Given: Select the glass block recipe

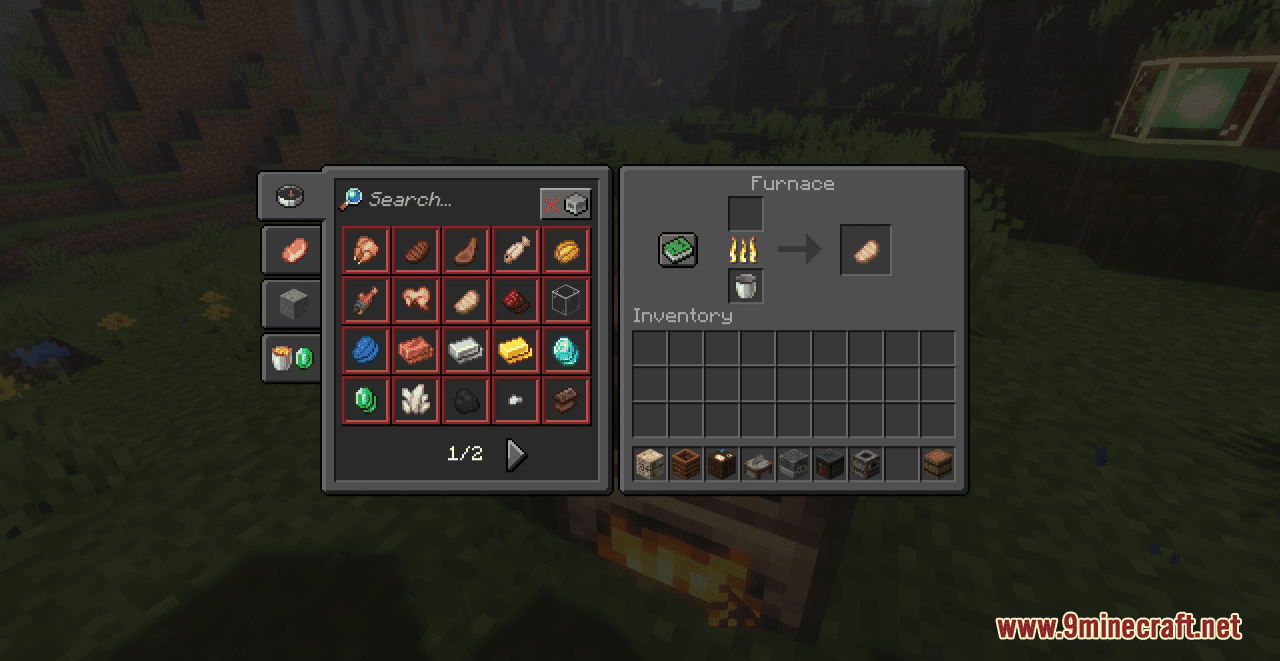Looking at the screenshot, I should 566,300.
